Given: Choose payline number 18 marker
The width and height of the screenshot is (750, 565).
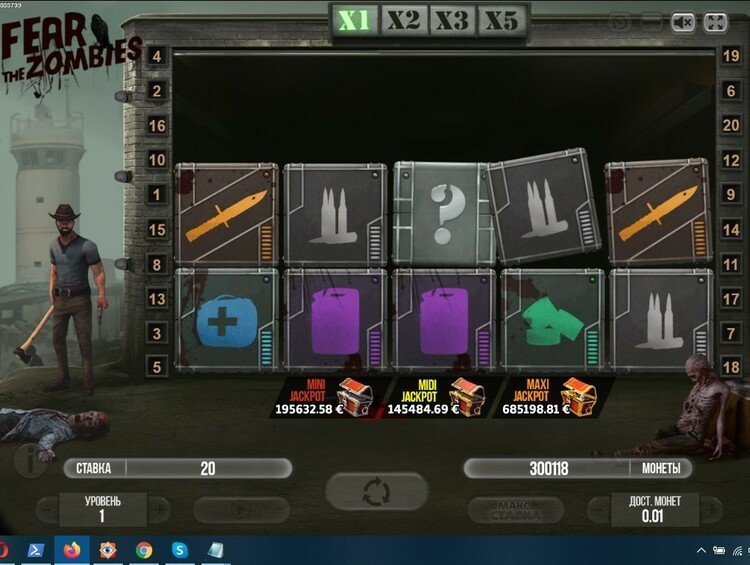Looking at the screenshot, I should [731, 367].
